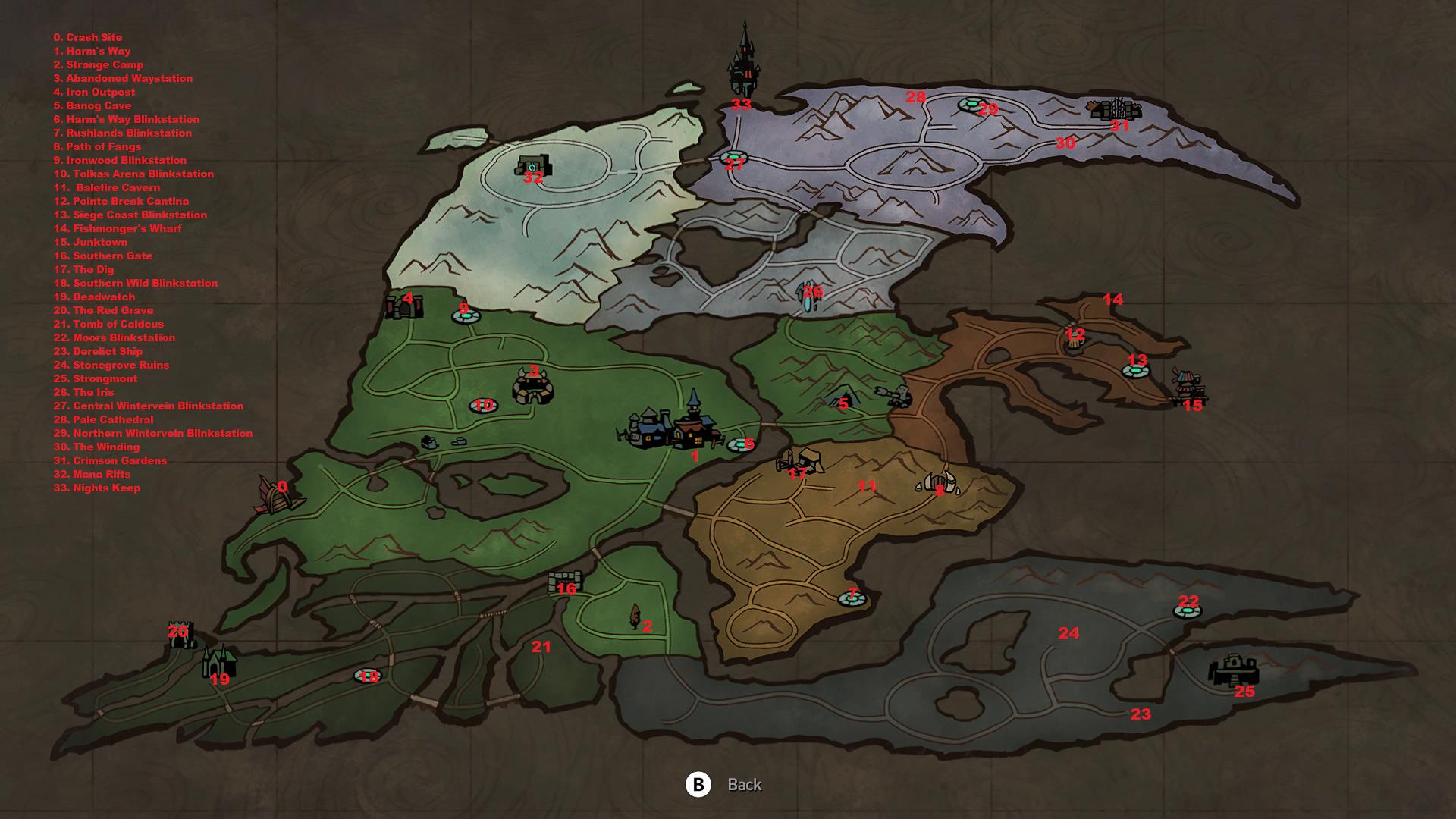Click the B controller button icon

698,786
